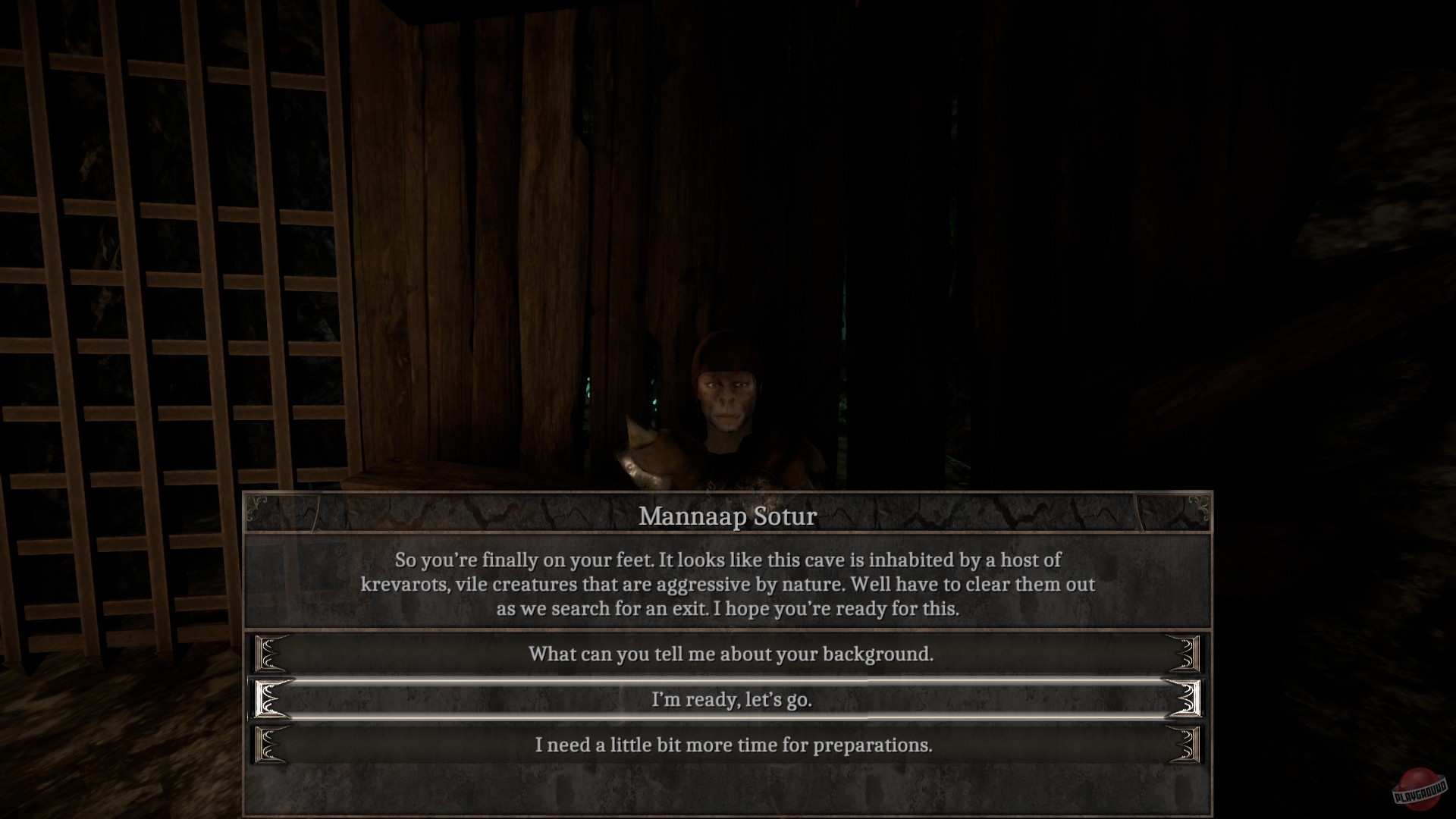Click the Mannaap Sotur name header
This screenshot has width=1456, height=819.
(728, 516)
